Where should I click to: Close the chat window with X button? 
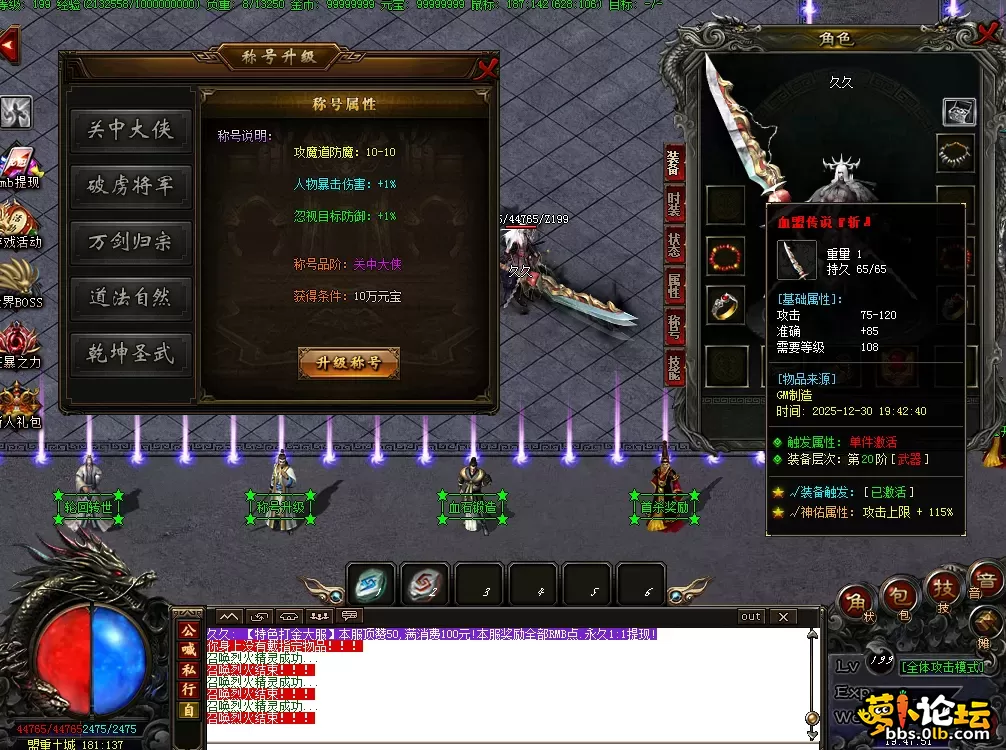tap(782, 617)
